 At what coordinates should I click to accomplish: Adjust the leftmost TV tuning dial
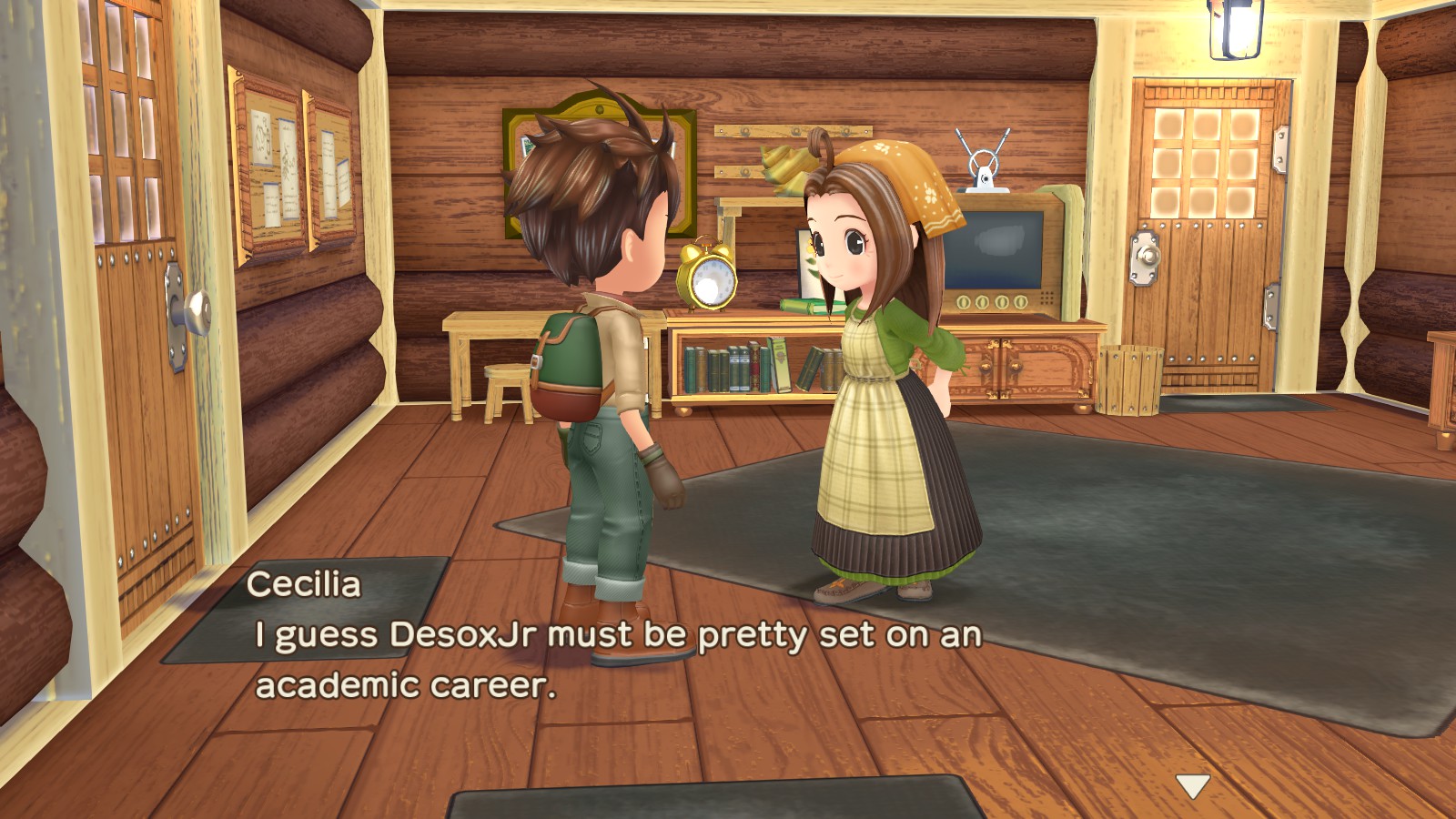(963, 302)
